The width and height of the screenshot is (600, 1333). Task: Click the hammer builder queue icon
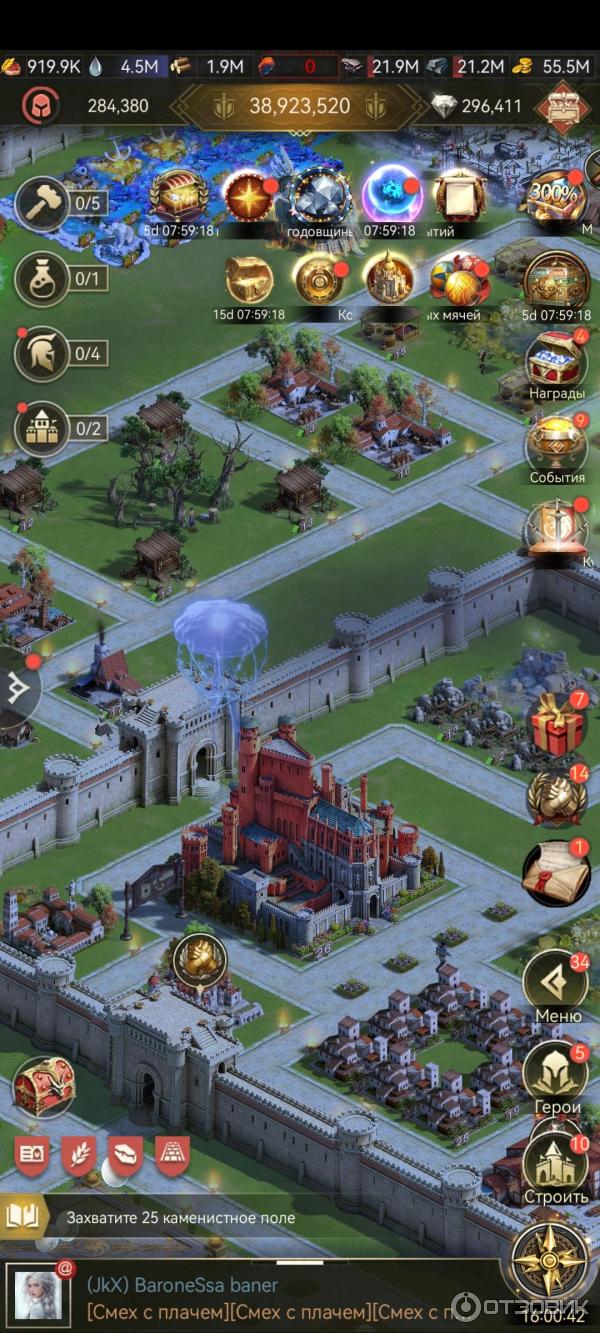43,204
